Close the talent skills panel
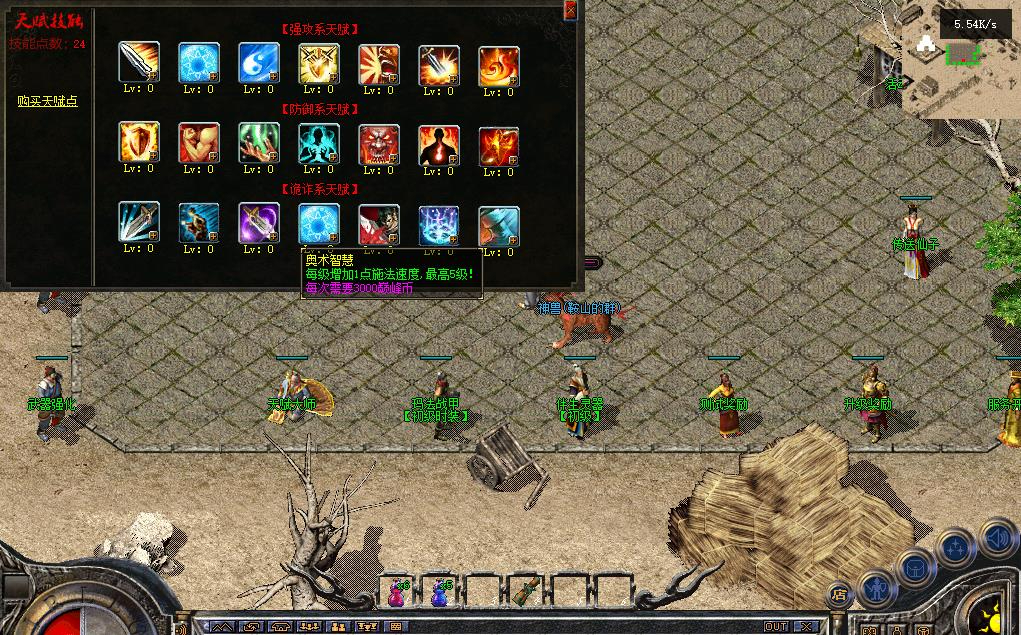 click(571, 10)
